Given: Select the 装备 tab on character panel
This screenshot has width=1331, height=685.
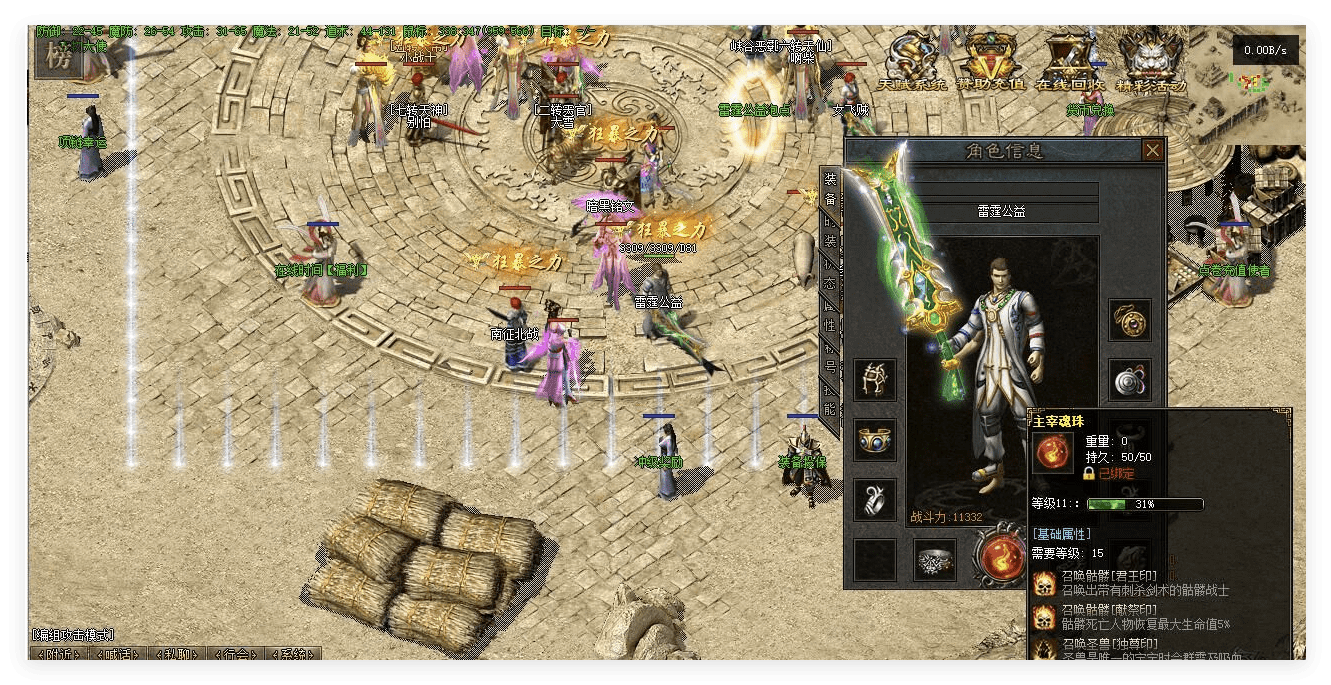Looking at the screenshot, I should point(830,188).
